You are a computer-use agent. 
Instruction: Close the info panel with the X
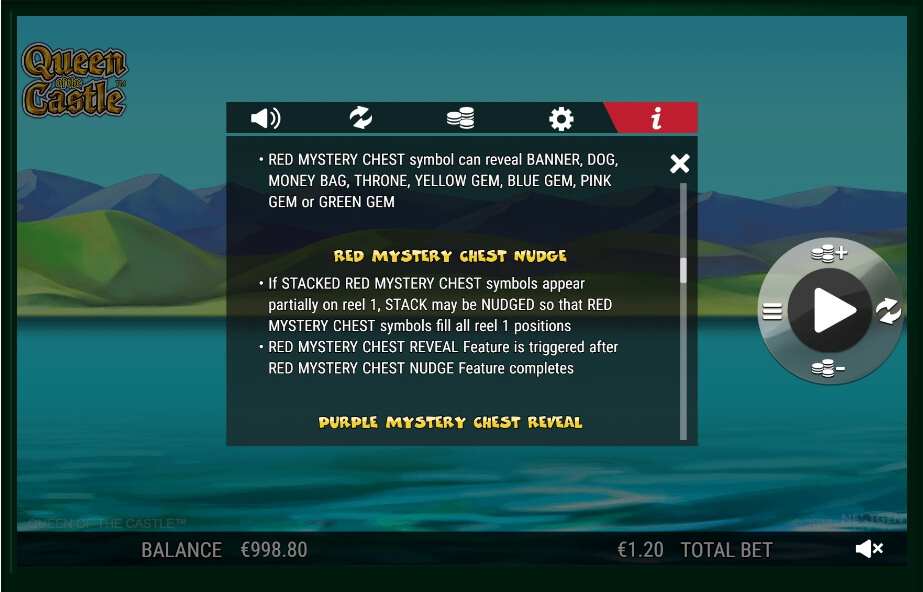(x=680, y=163)
